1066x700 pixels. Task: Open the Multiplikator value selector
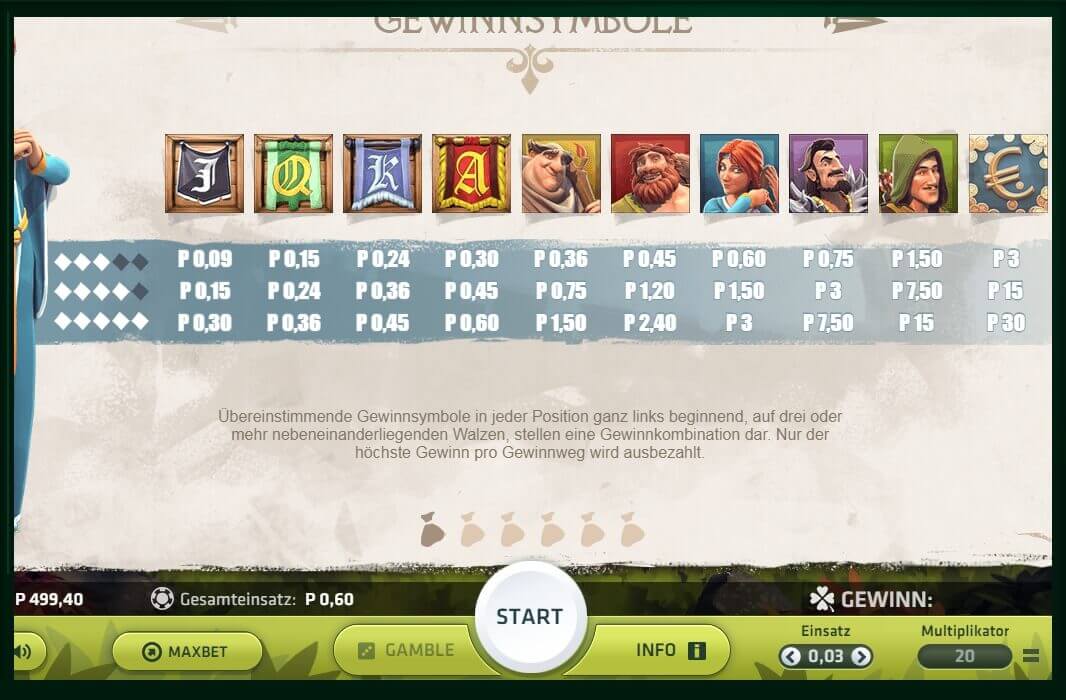point(964,656)
